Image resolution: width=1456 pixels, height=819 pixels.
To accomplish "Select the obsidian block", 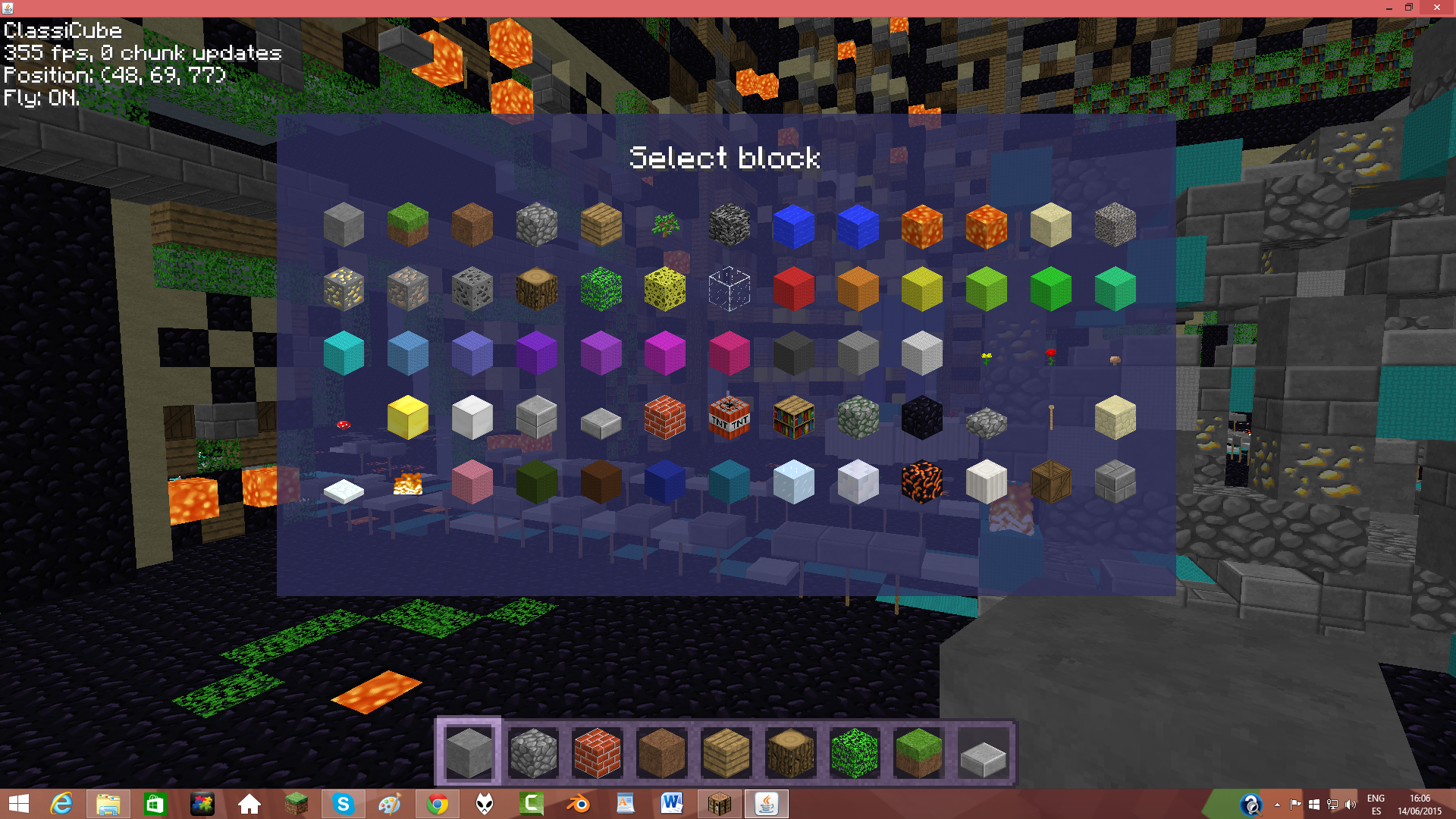I will (x=921, y=419).
